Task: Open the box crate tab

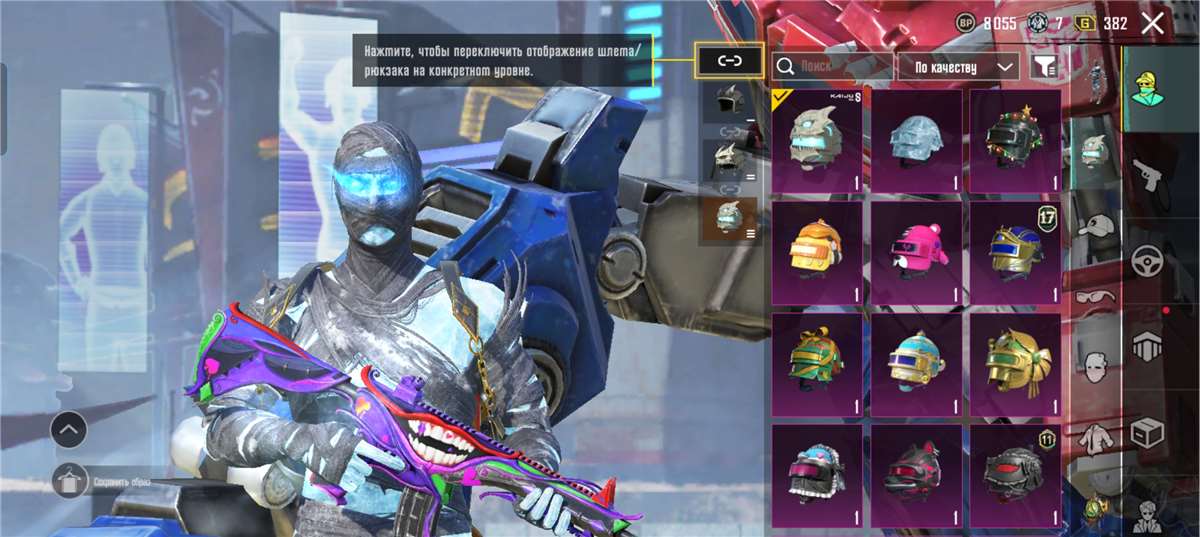Action: point(1147,433)
